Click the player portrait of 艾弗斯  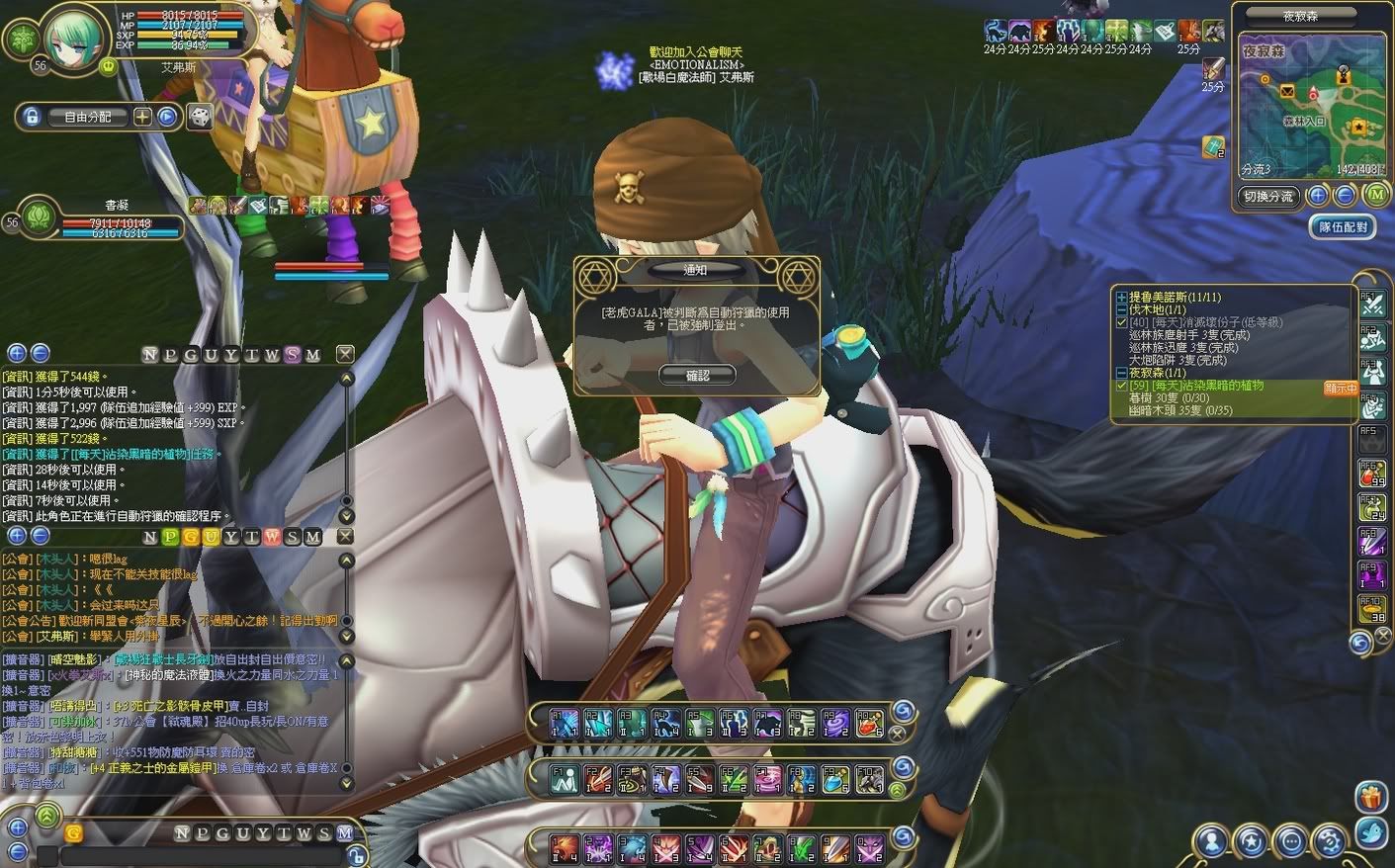pos(73,38)
